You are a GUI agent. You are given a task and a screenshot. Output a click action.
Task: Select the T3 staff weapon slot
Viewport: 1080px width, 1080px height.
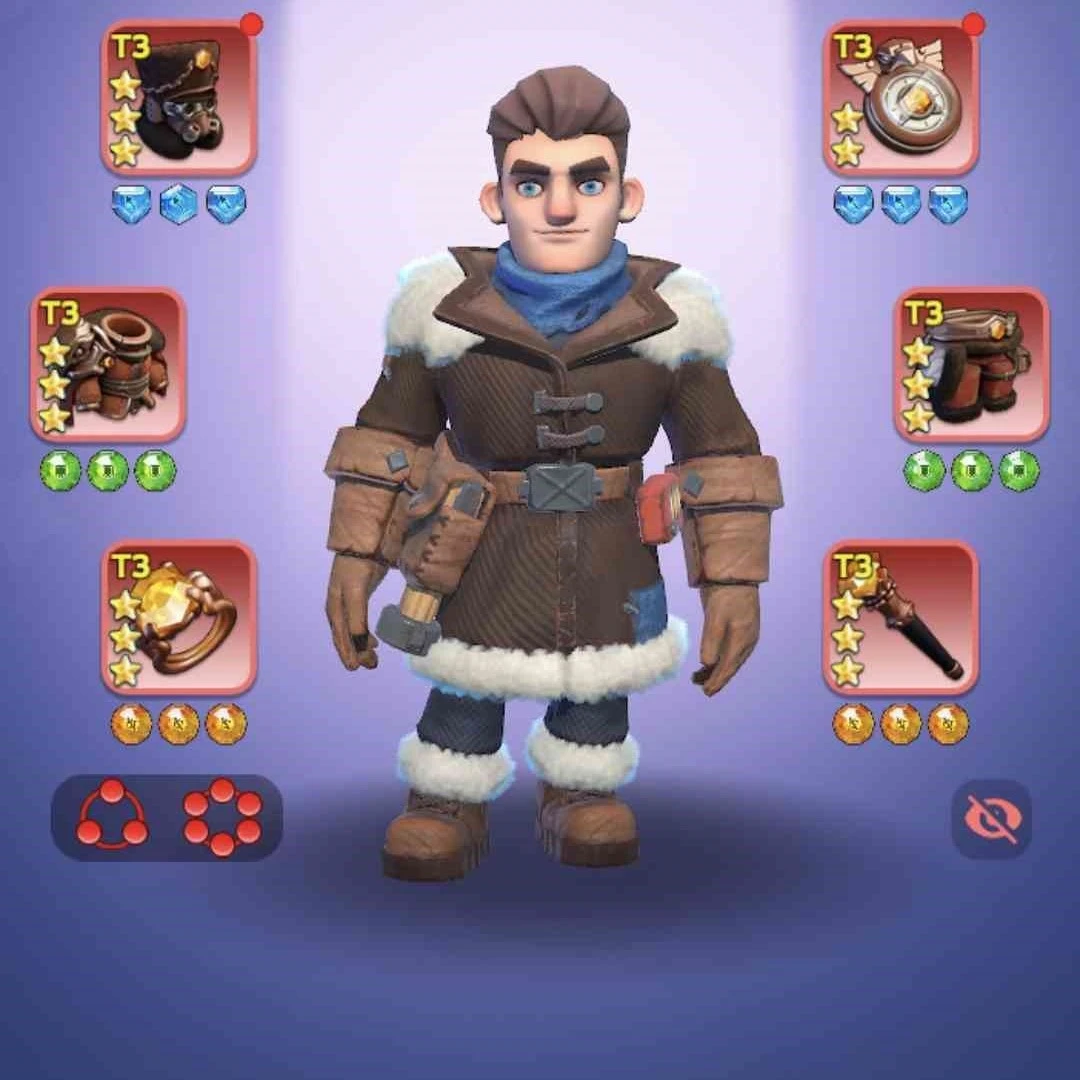[x=901, y=618]
